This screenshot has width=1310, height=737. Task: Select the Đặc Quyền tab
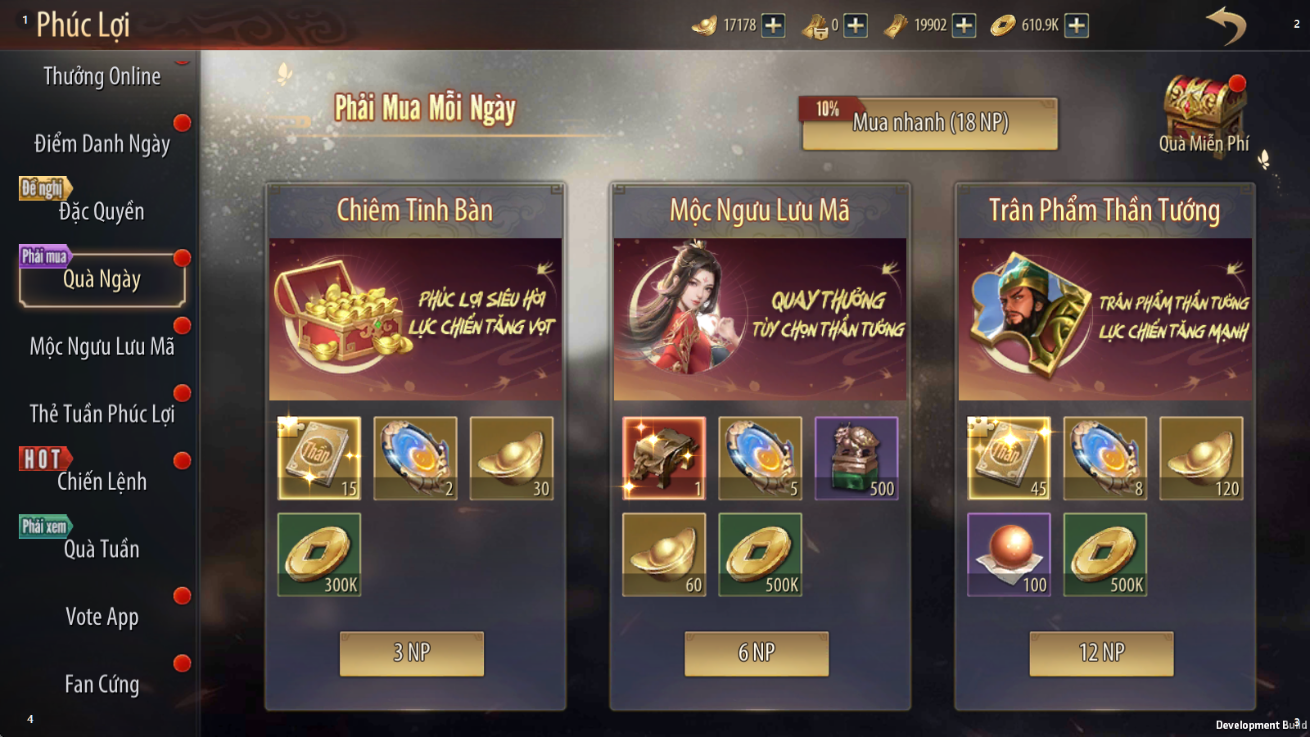coord(101,211)
